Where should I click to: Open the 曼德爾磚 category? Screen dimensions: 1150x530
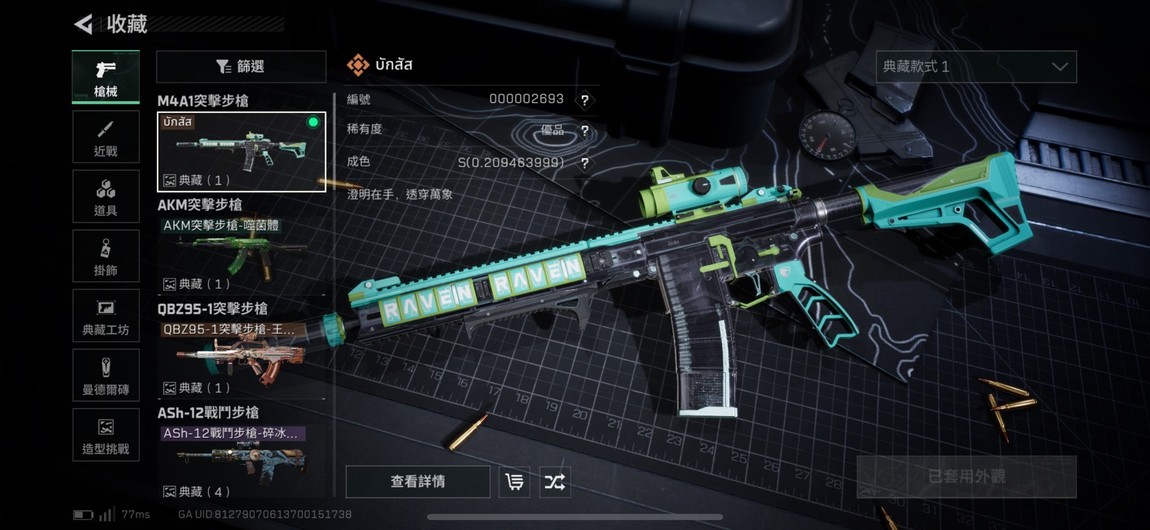pyautogui.click(x=105, y=375)
